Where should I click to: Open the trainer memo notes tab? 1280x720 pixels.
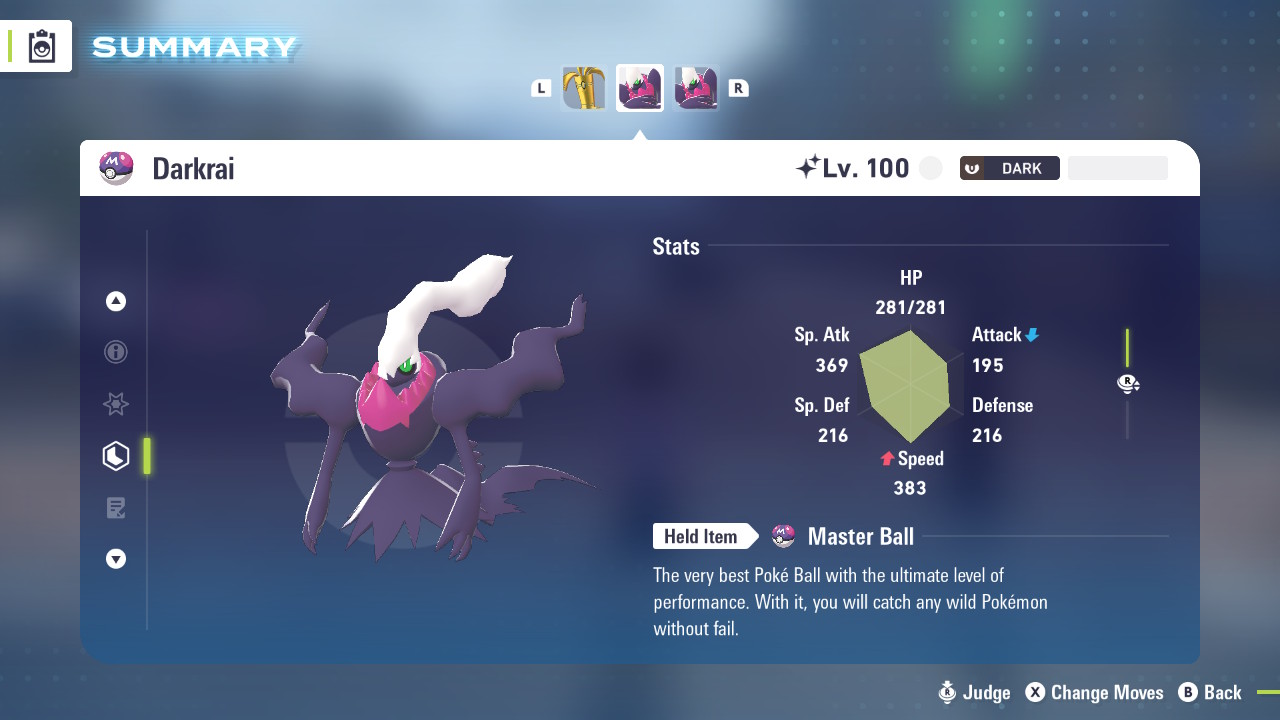coord(116,508)
